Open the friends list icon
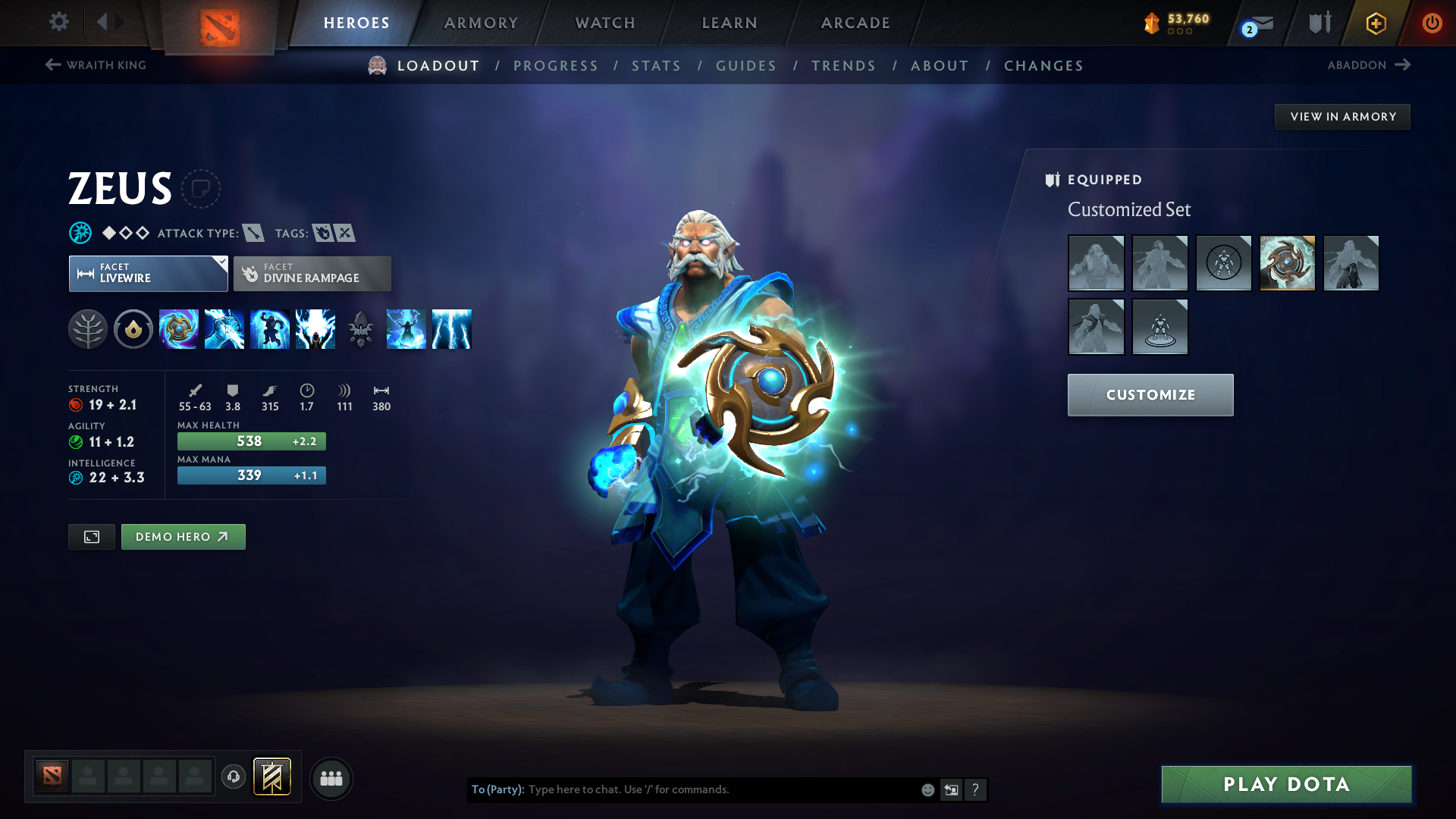This screenshot has height=819, width=1456. coord(331,778)
